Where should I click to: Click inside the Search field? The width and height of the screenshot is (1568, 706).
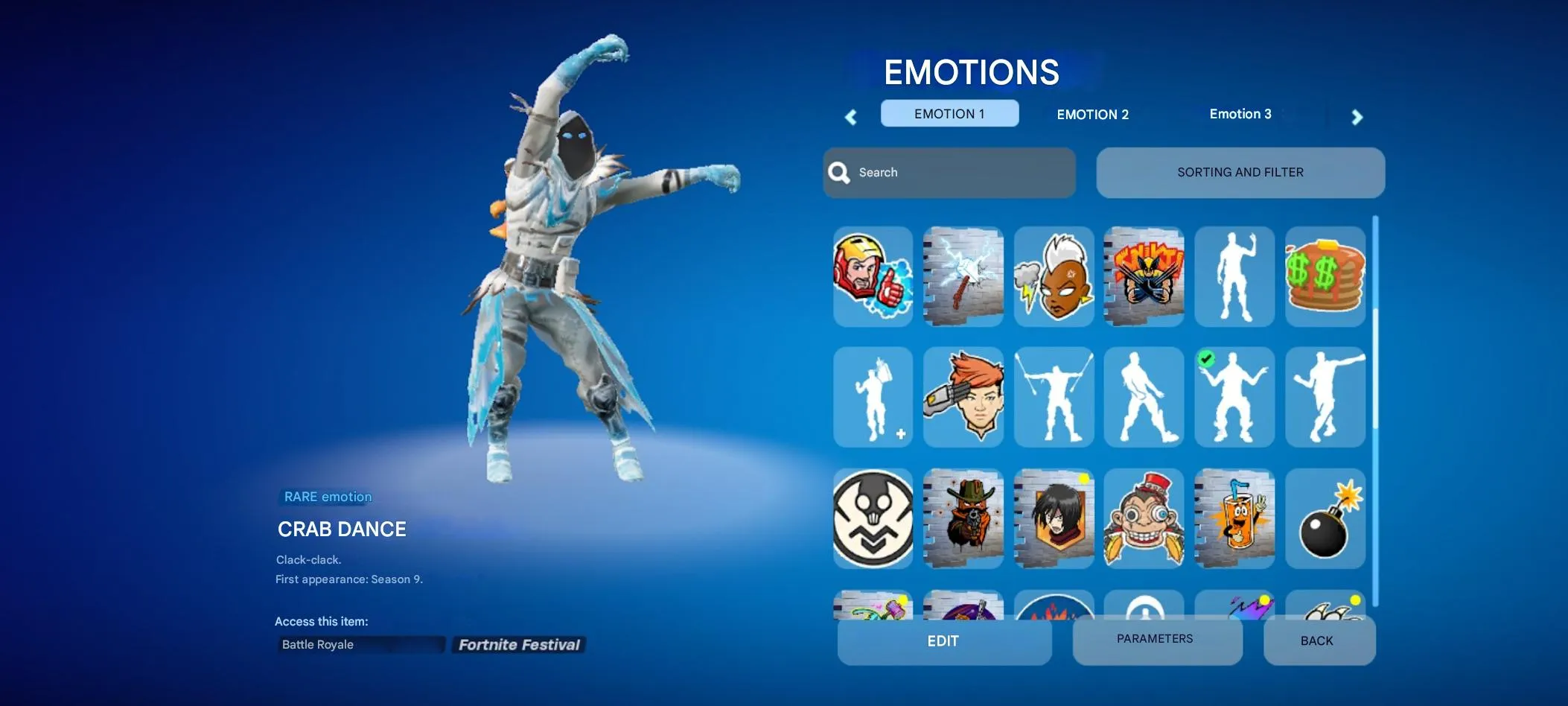tap(949, 172)
